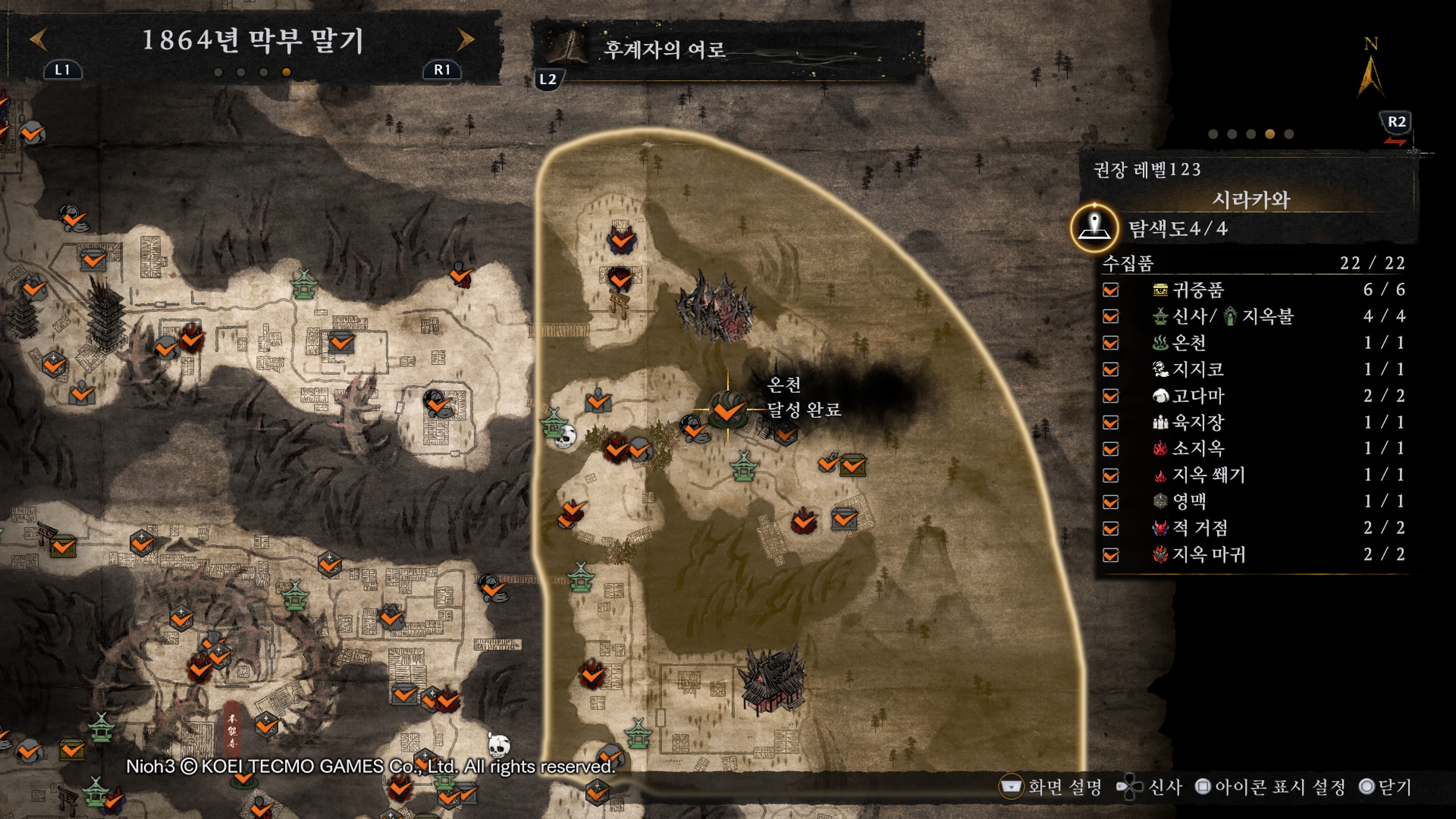Toggle the 온천 legend entry
This screenshot has height=819, width=1456.
(x=1111, y=343)
